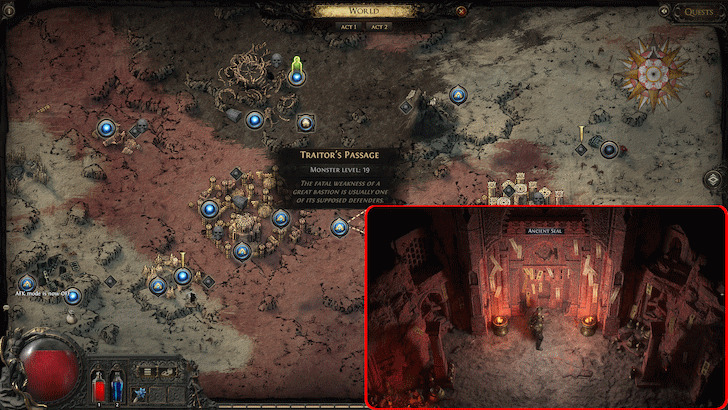This screenshot has width=728, height=410.
Task: Select the gold-ringed node above Traitor's Passage tooltip
Action: pyautogui.click(x=307, y=123)
